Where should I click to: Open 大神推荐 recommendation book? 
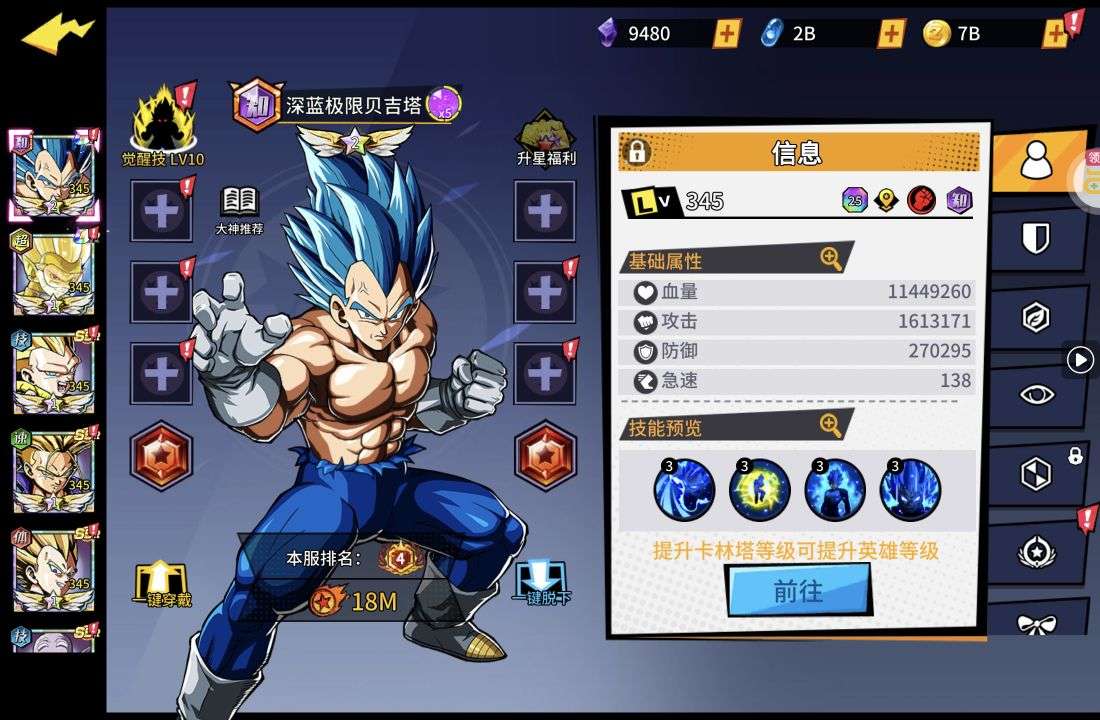tap(239, 208)
